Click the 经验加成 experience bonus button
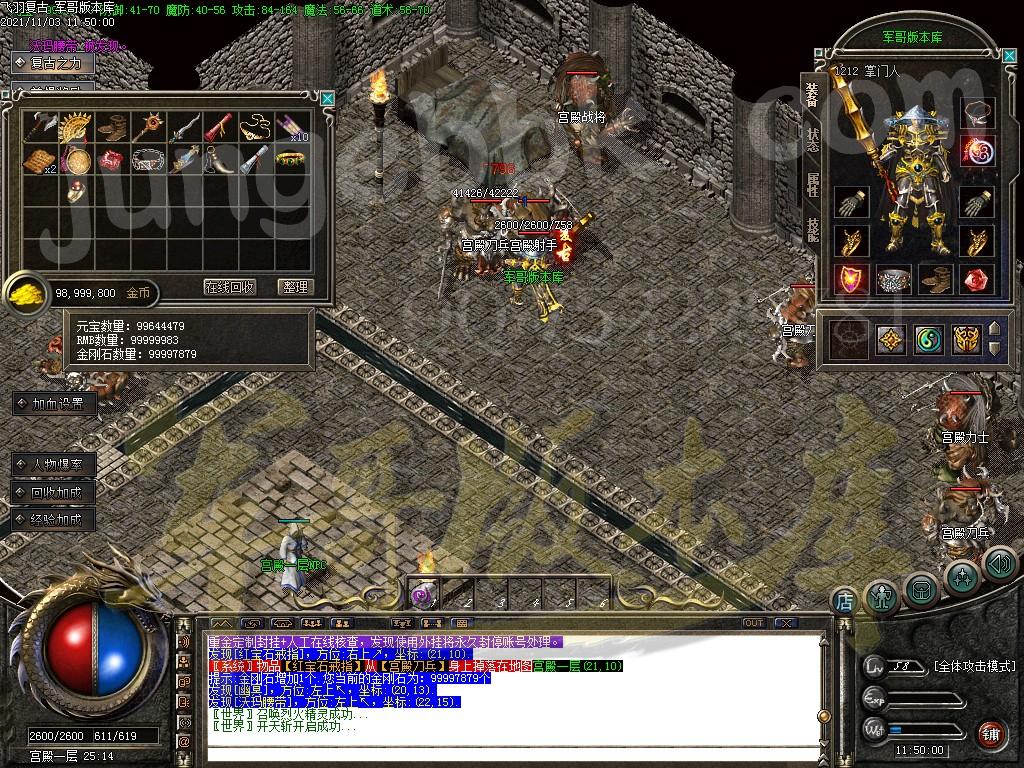Viewport: 1024px width, 768px height. pos(56,520)
